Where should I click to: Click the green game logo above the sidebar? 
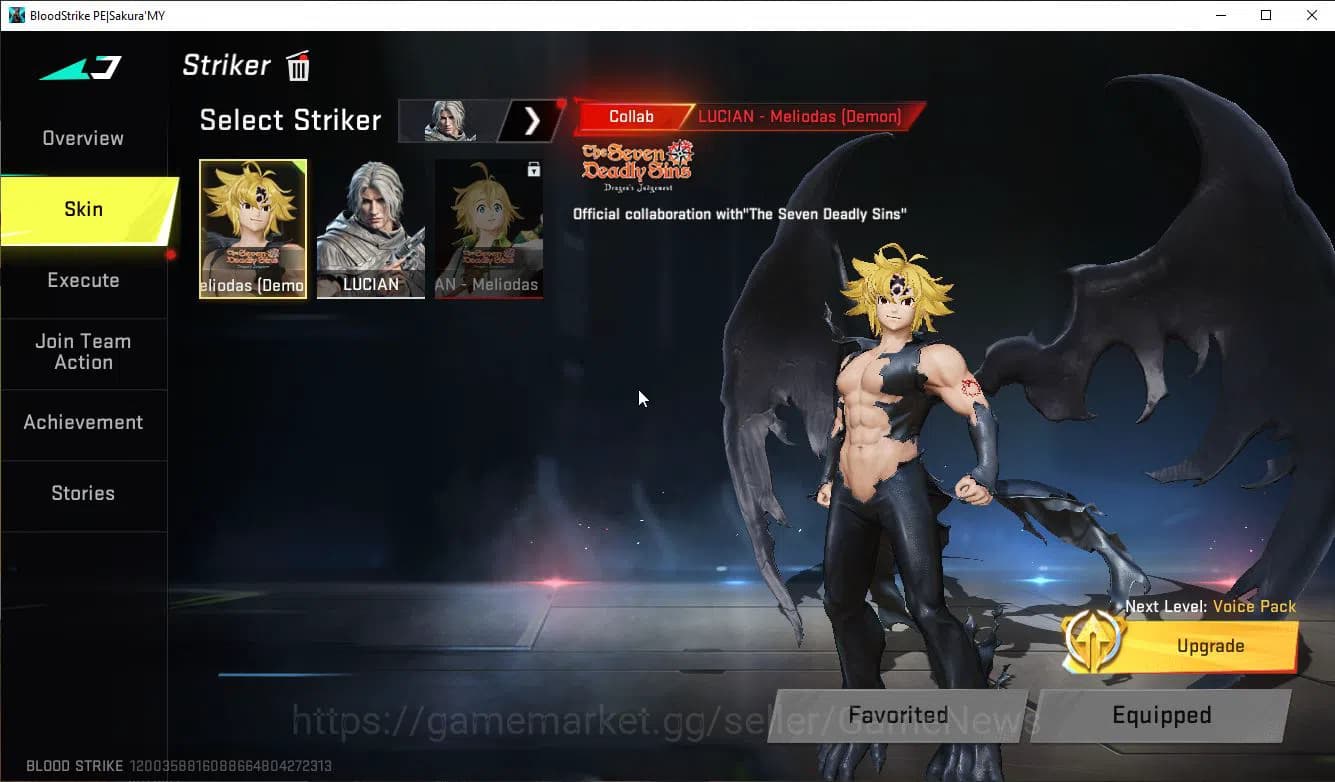pos(80,68)
